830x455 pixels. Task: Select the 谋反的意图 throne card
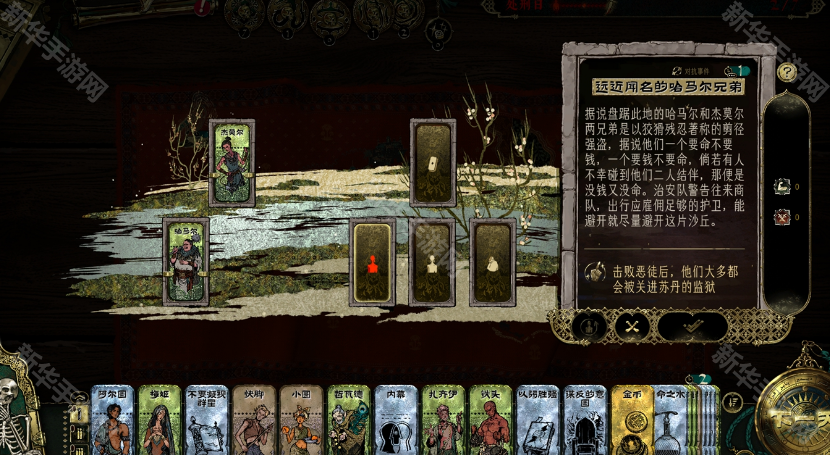coord(585,421)
